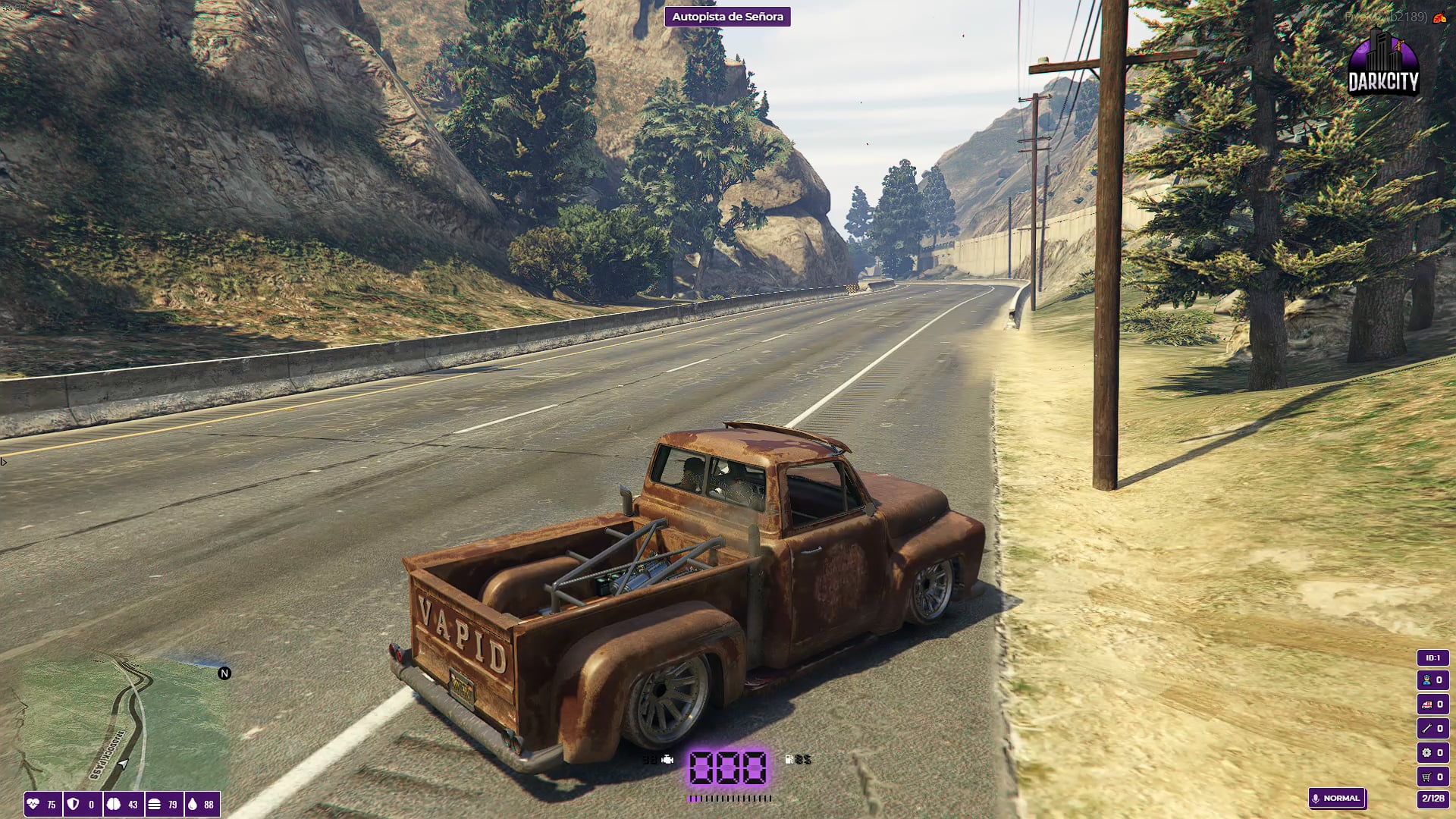The width and height of the screenshot is (1456, 819).
Task: Select the fuel pump icon
Action: [x=789, y=759]
